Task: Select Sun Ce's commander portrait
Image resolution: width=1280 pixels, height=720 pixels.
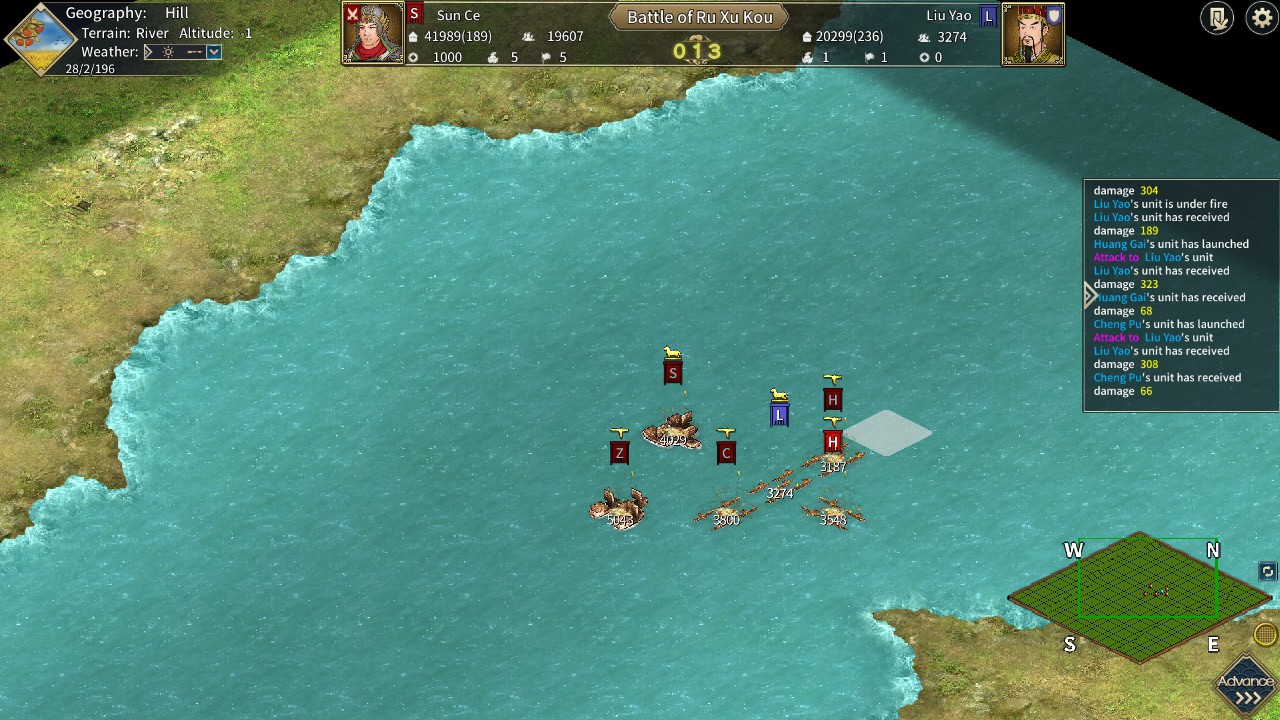Action: click(x=373, y=33)
